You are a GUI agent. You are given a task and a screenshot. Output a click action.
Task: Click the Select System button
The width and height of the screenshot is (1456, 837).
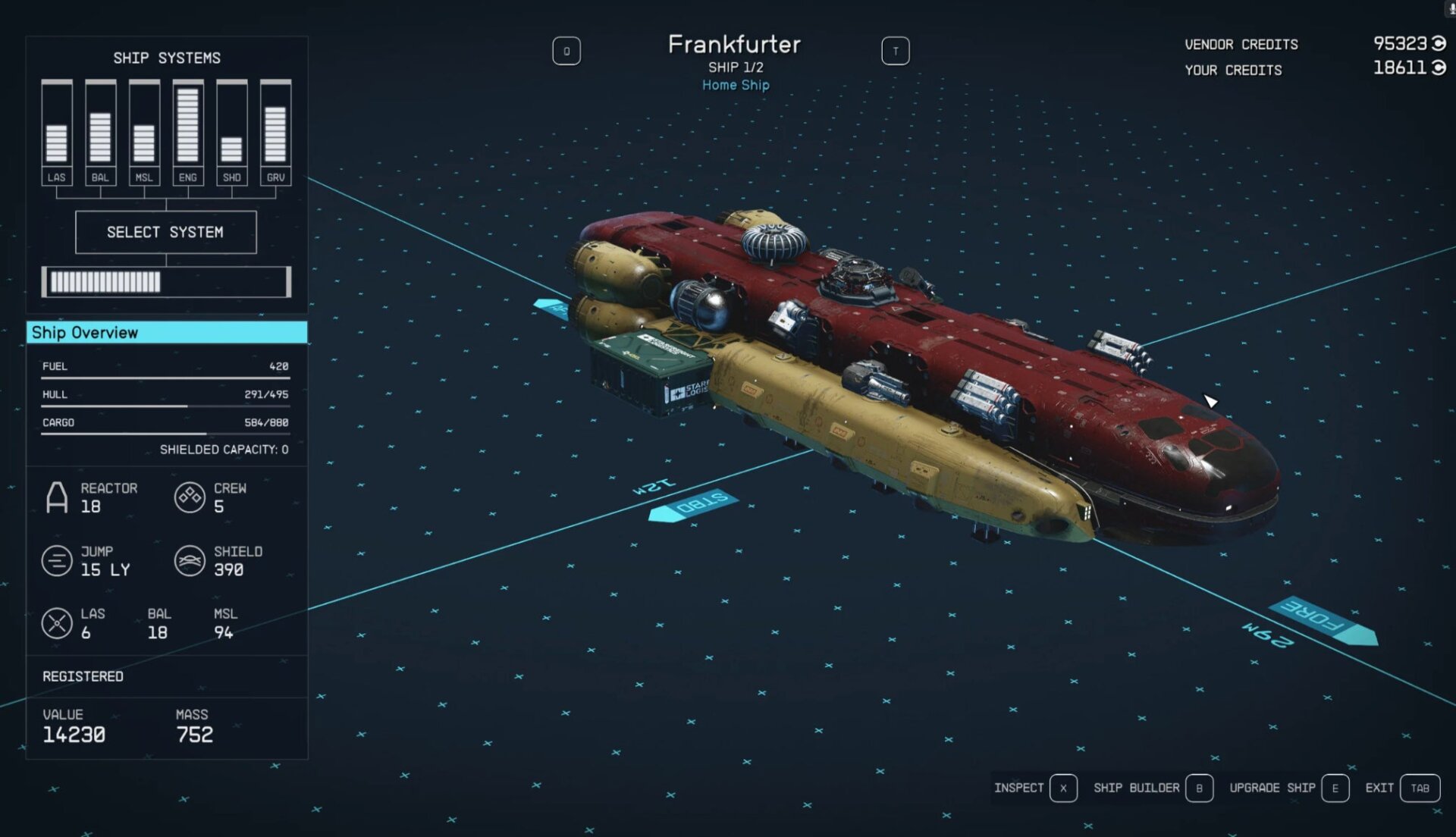click(166, 232)
